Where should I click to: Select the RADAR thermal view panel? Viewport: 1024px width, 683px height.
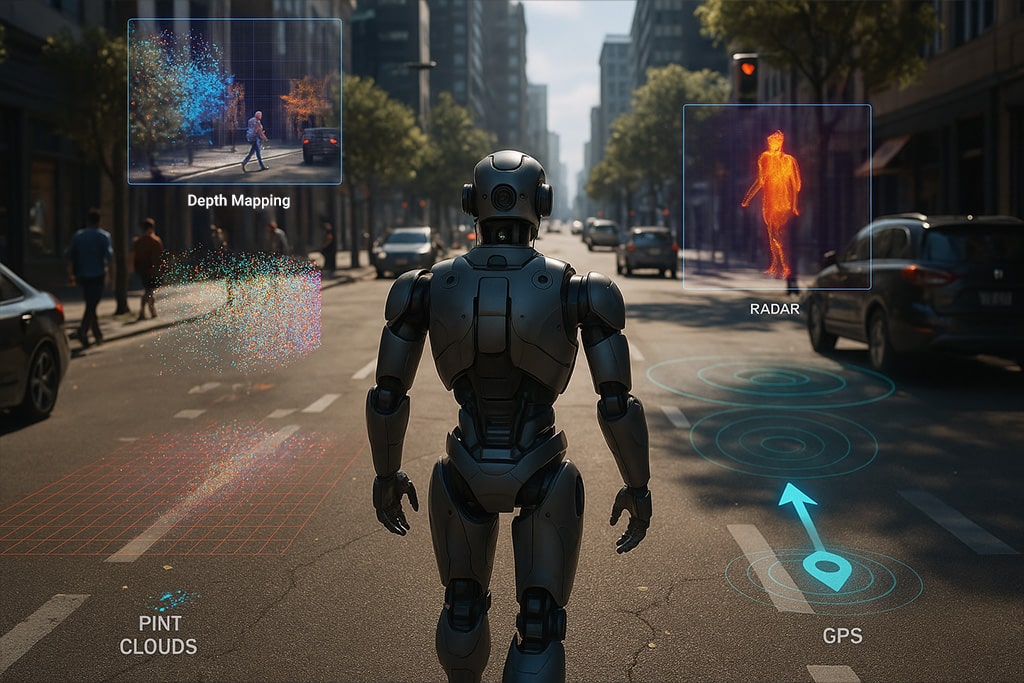coord(776,197)
